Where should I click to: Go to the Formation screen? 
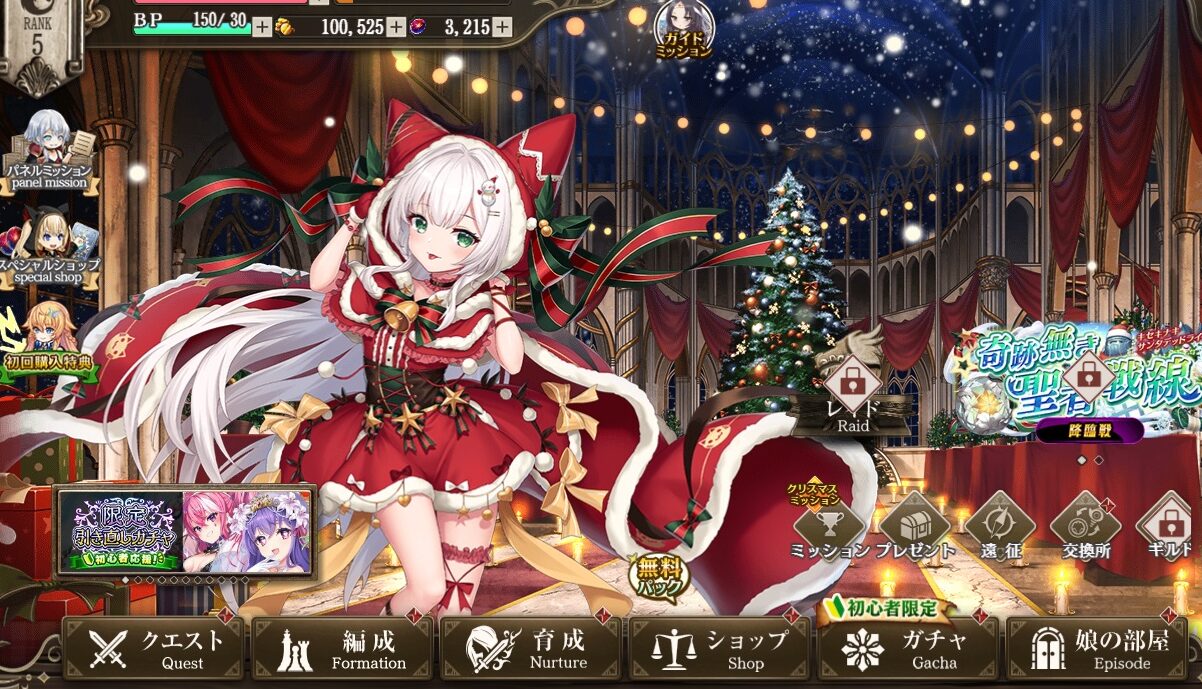342,648
